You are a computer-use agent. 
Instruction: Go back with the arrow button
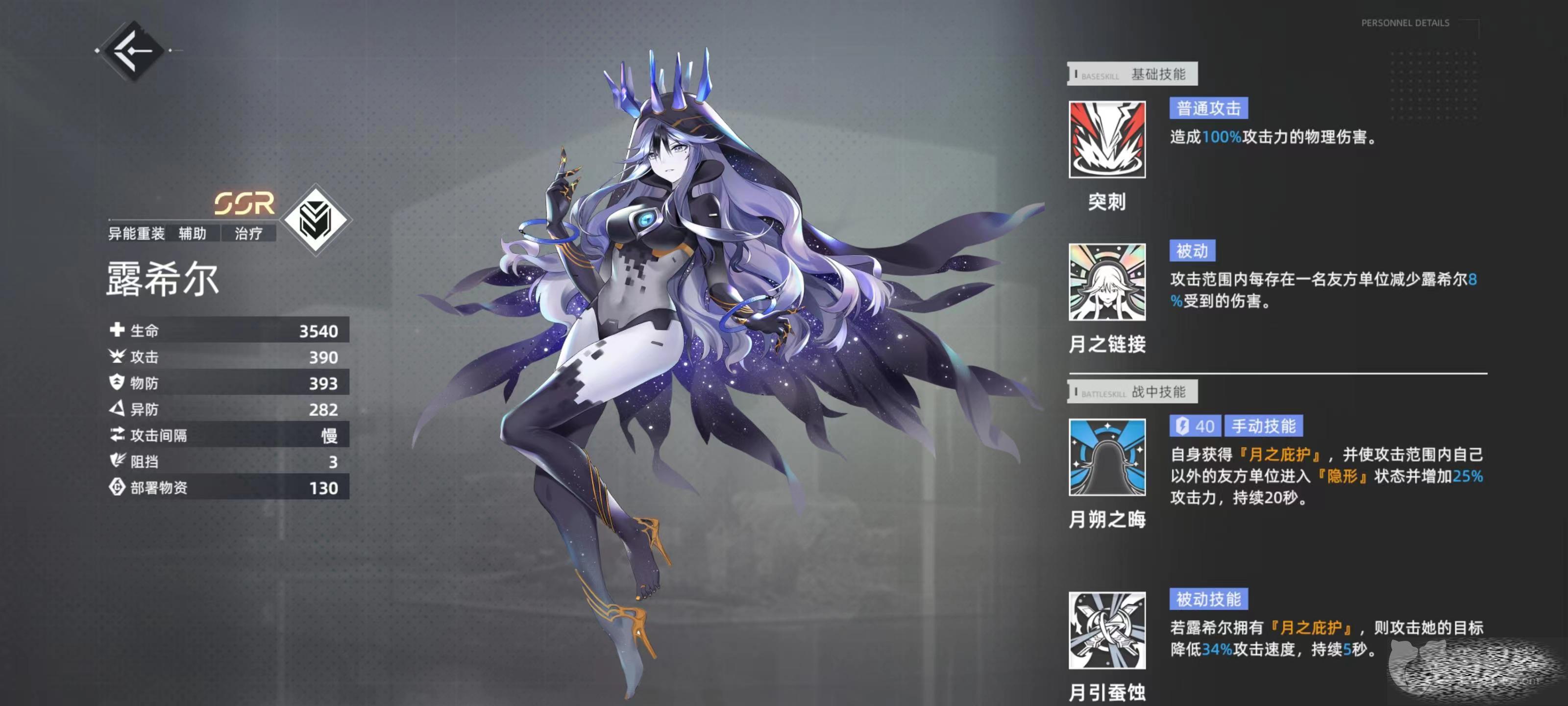pos(134,50)
